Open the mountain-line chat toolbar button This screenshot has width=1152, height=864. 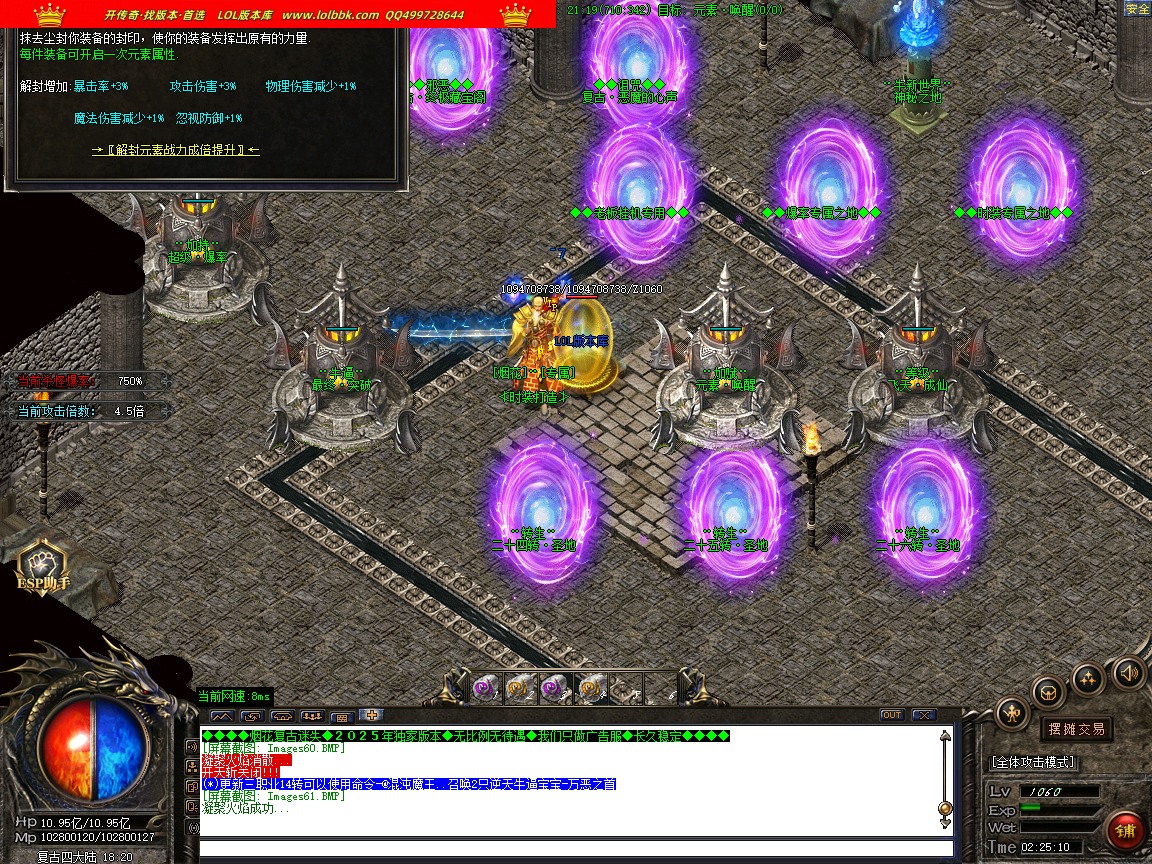(221, 716)
